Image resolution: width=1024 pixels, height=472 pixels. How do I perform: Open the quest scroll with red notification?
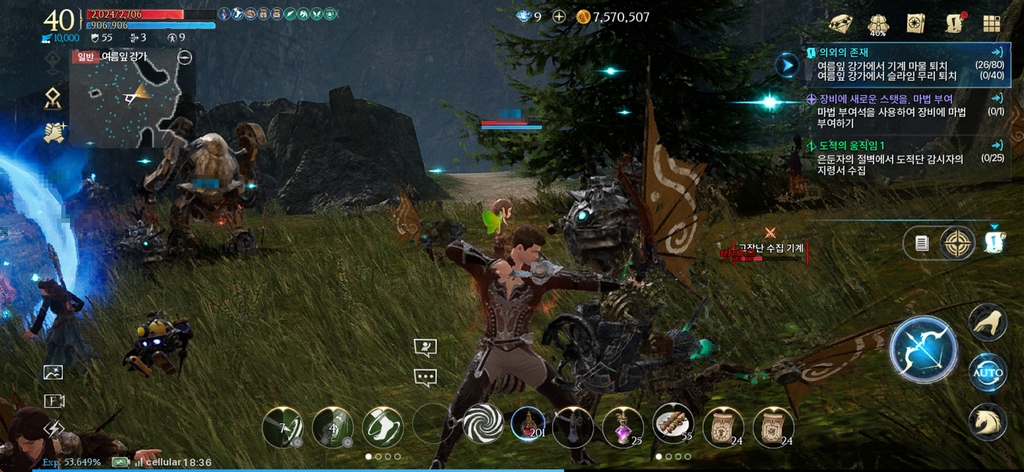coord(953,24)
